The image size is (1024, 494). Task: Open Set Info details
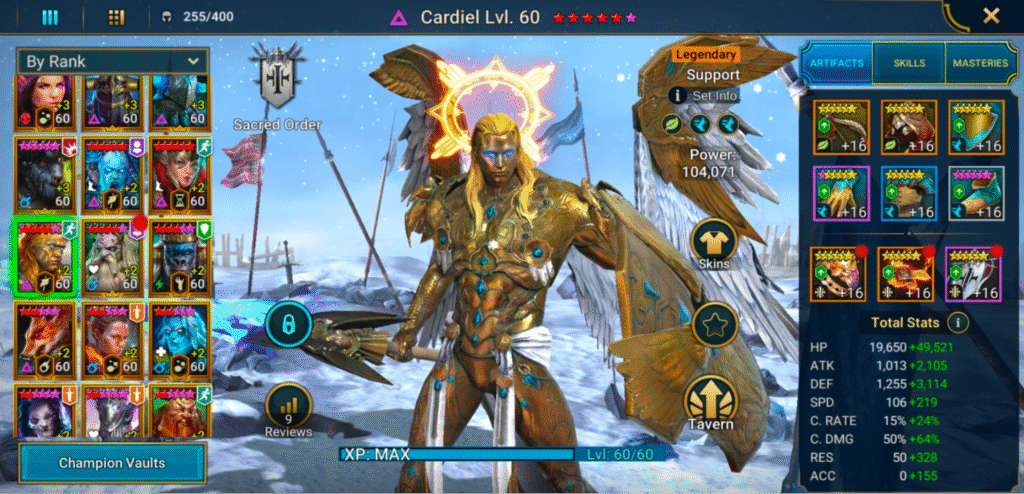[x=706, y=96]
